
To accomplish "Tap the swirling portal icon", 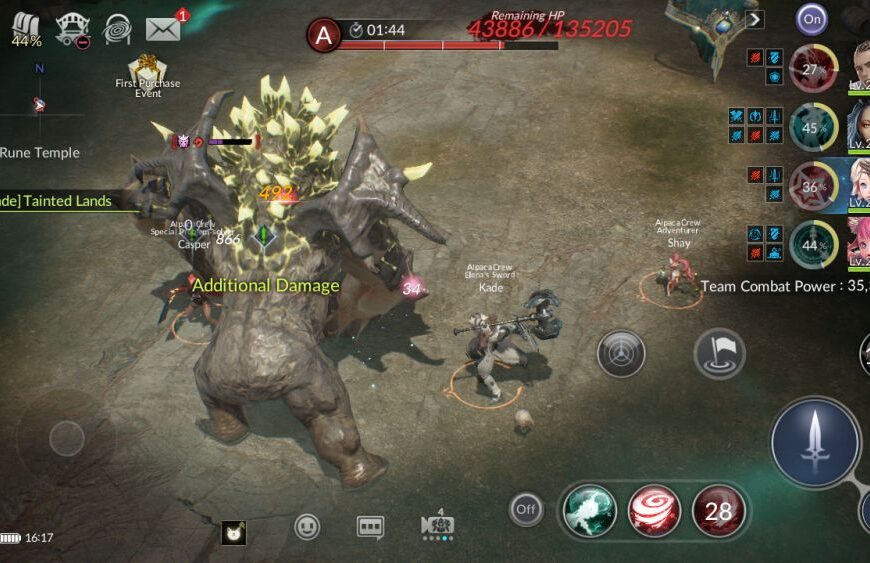I will pos(118,29).
